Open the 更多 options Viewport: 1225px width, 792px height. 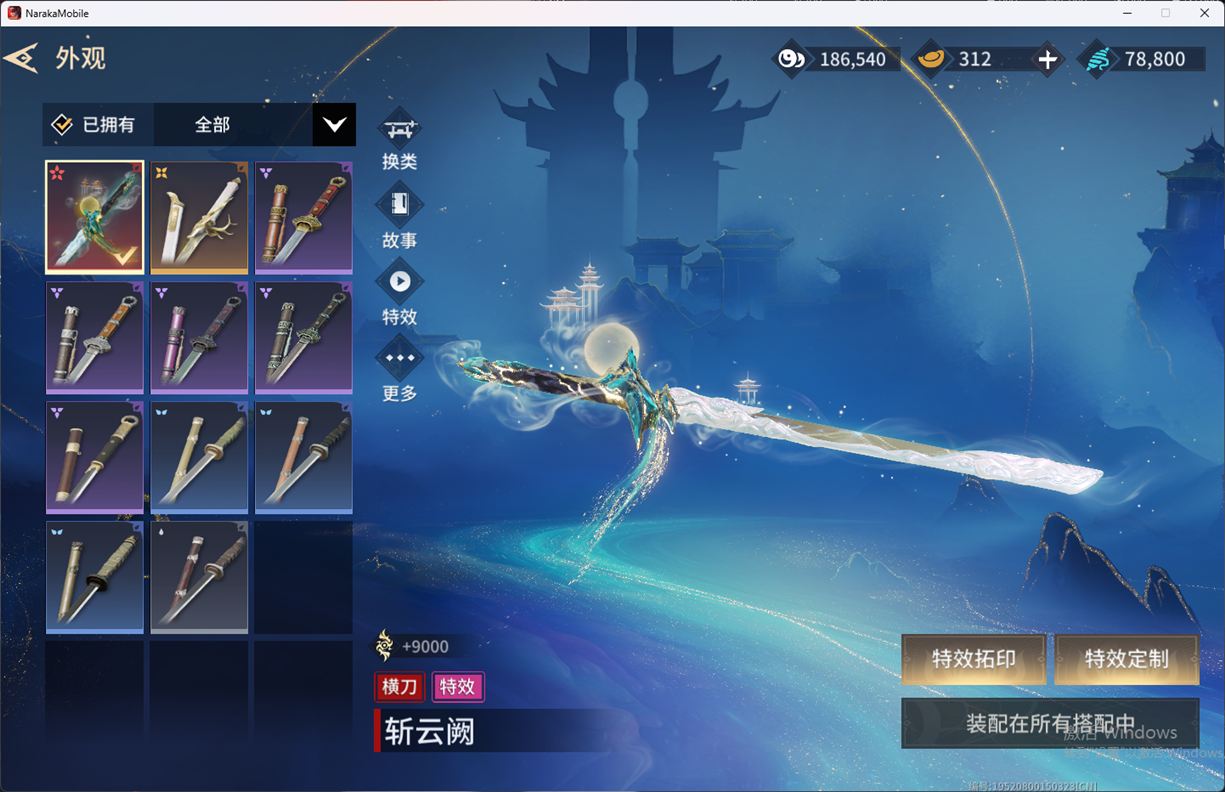coord(399,359)
